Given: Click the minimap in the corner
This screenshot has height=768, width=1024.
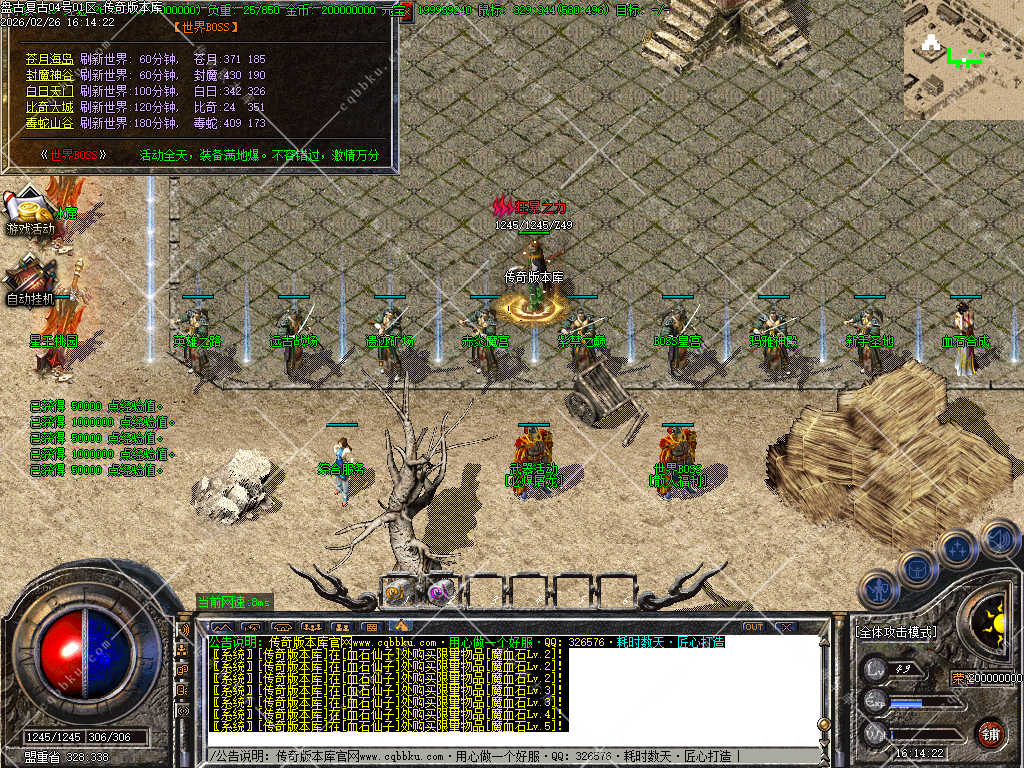Looking at the screenshot, I should point(963,60).
